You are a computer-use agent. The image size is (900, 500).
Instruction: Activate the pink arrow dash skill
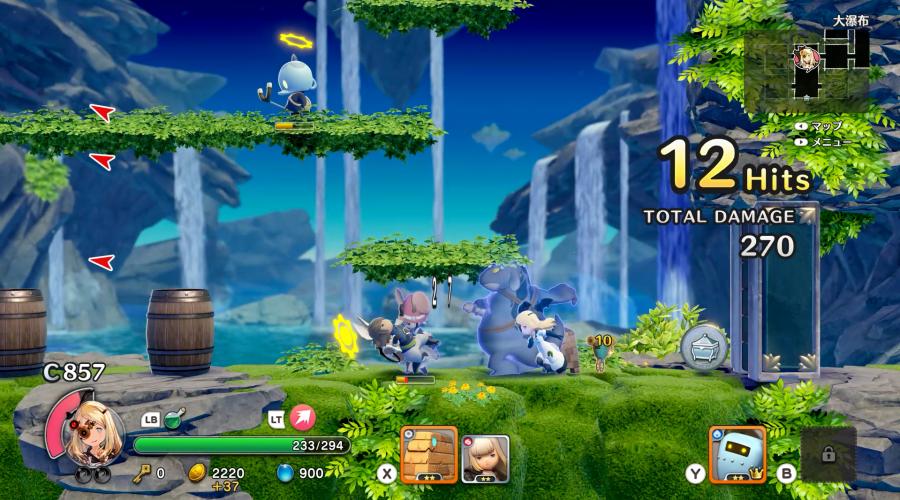click(x=302, y=419)
